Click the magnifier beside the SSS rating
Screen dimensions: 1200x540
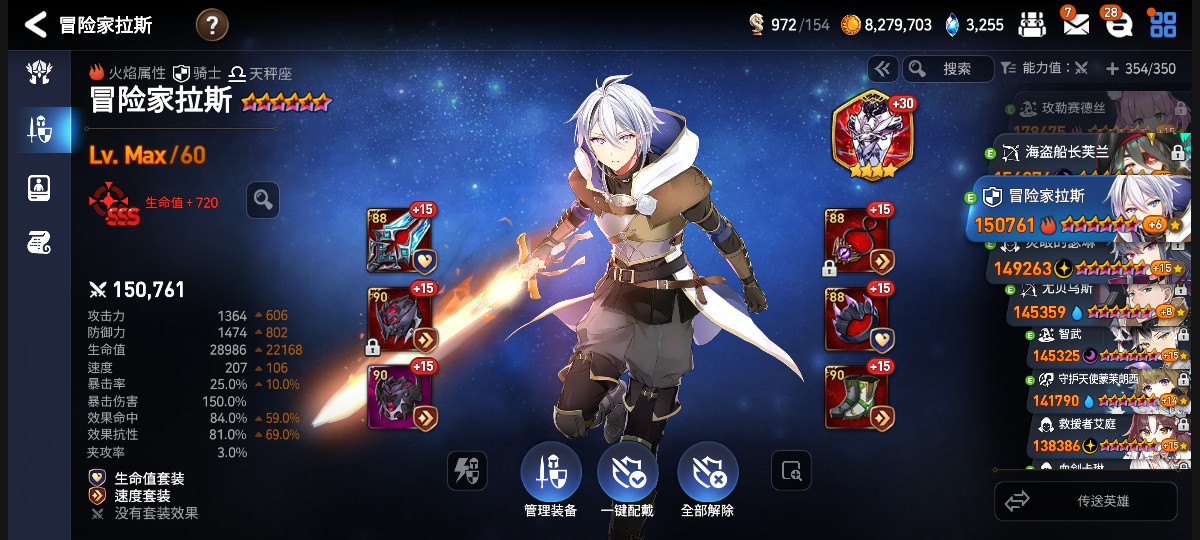pos(262,200)
